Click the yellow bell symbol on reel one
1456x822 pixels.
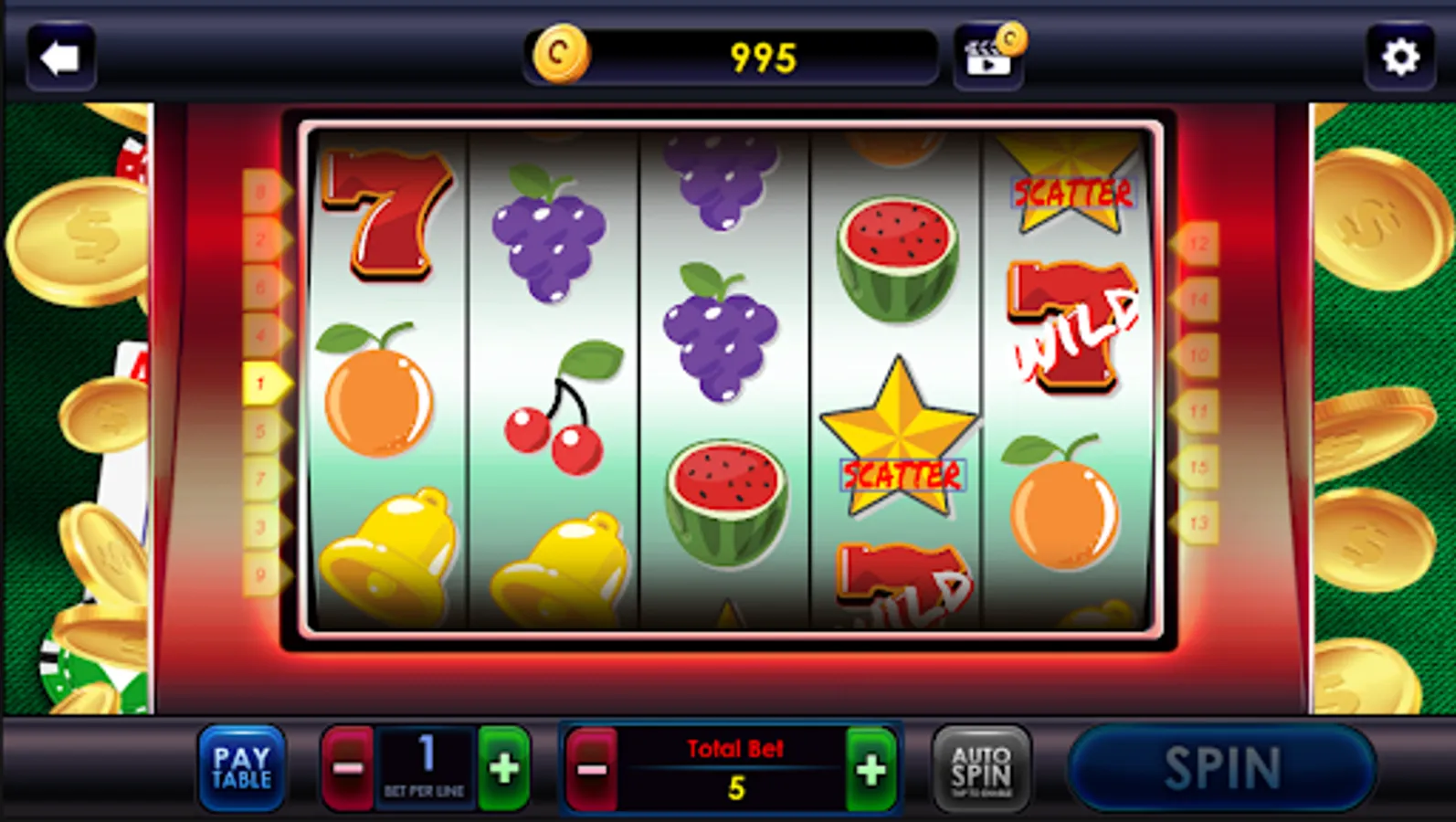[x=386, y=548]
